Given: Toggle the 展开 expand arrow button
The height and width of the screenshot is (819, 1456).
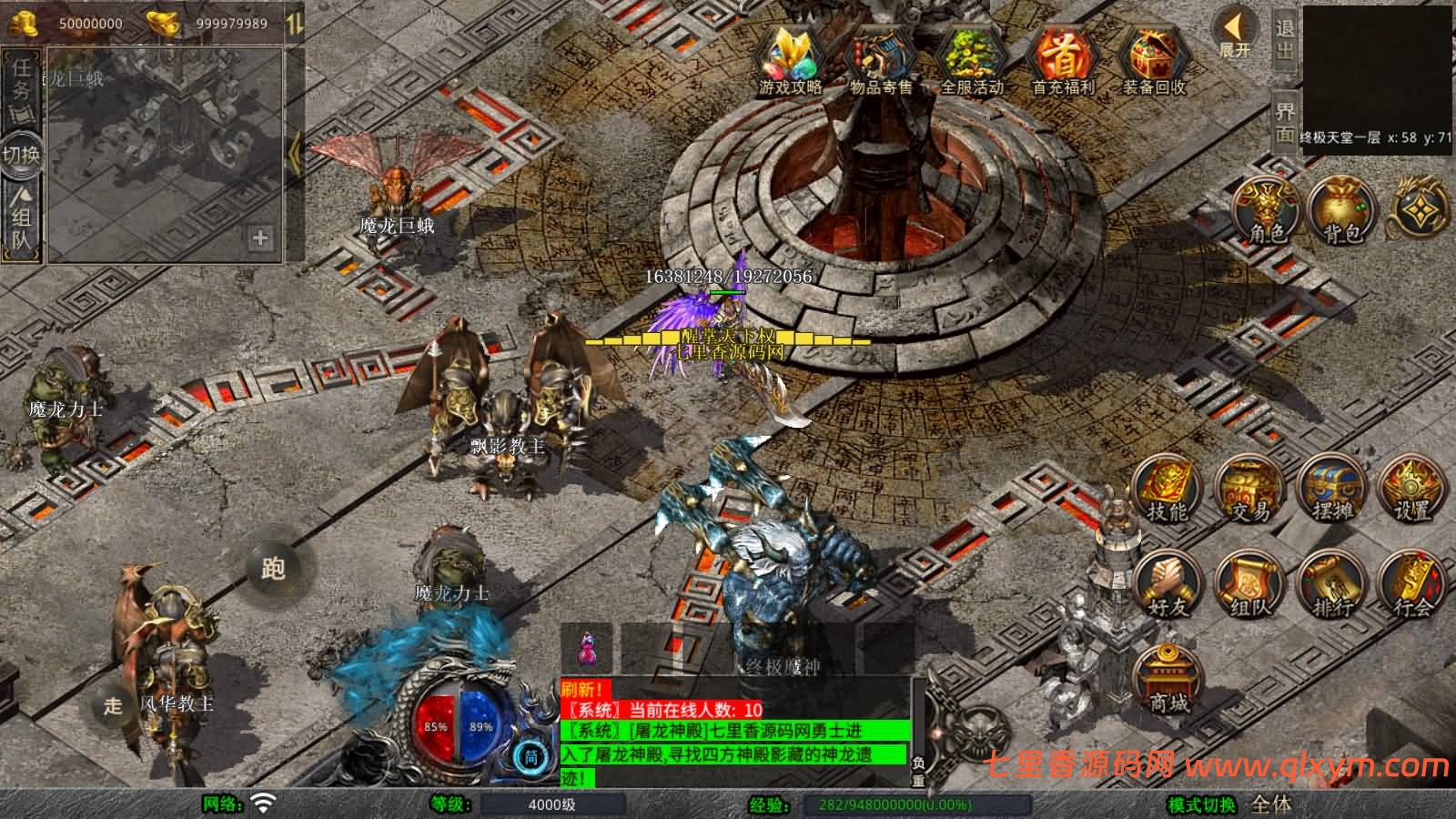Looking at the screenshot, I should (1236, 35).
